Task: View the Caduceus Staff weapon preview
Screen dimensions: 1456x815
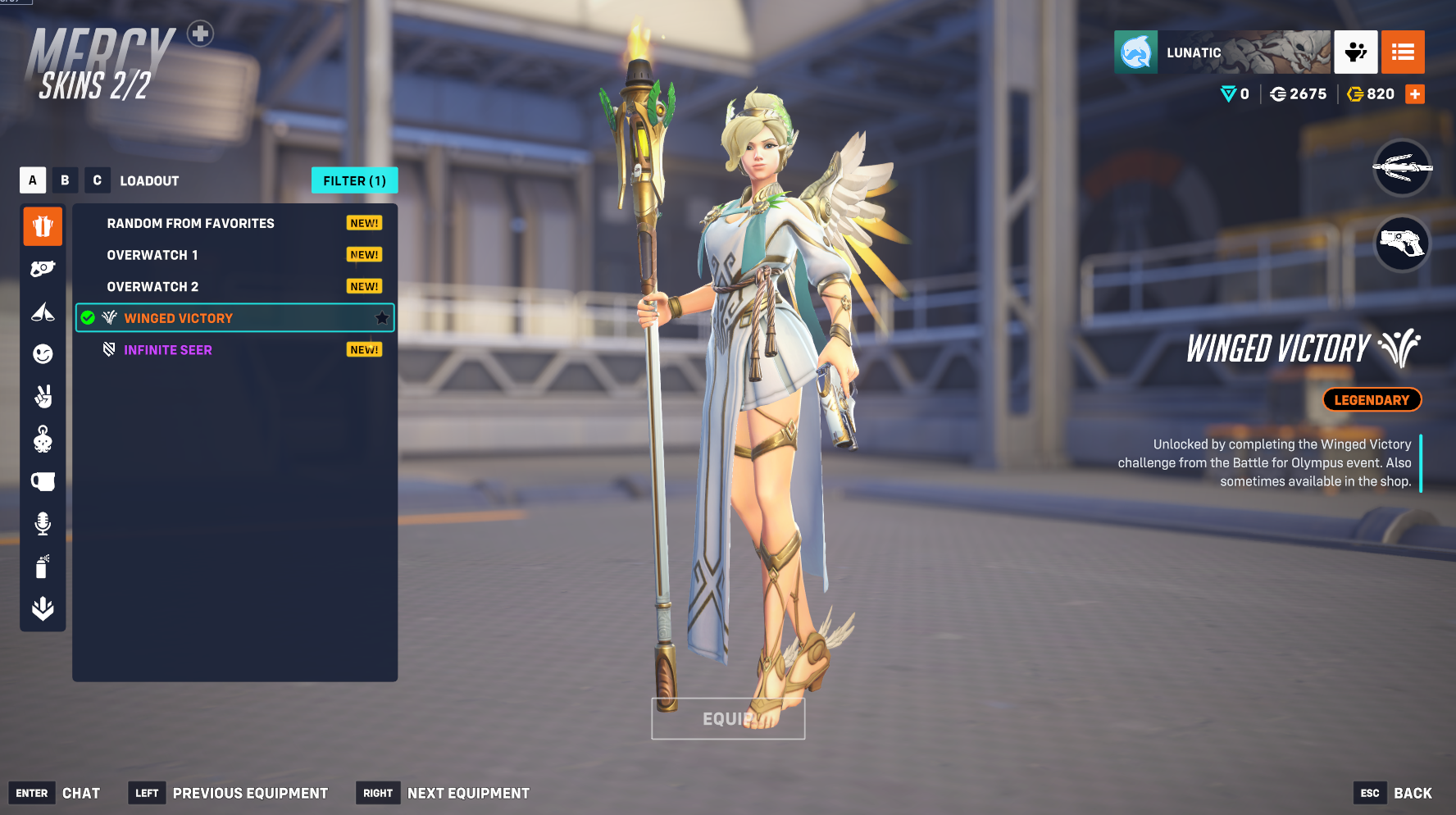Action: (1402, 168)
